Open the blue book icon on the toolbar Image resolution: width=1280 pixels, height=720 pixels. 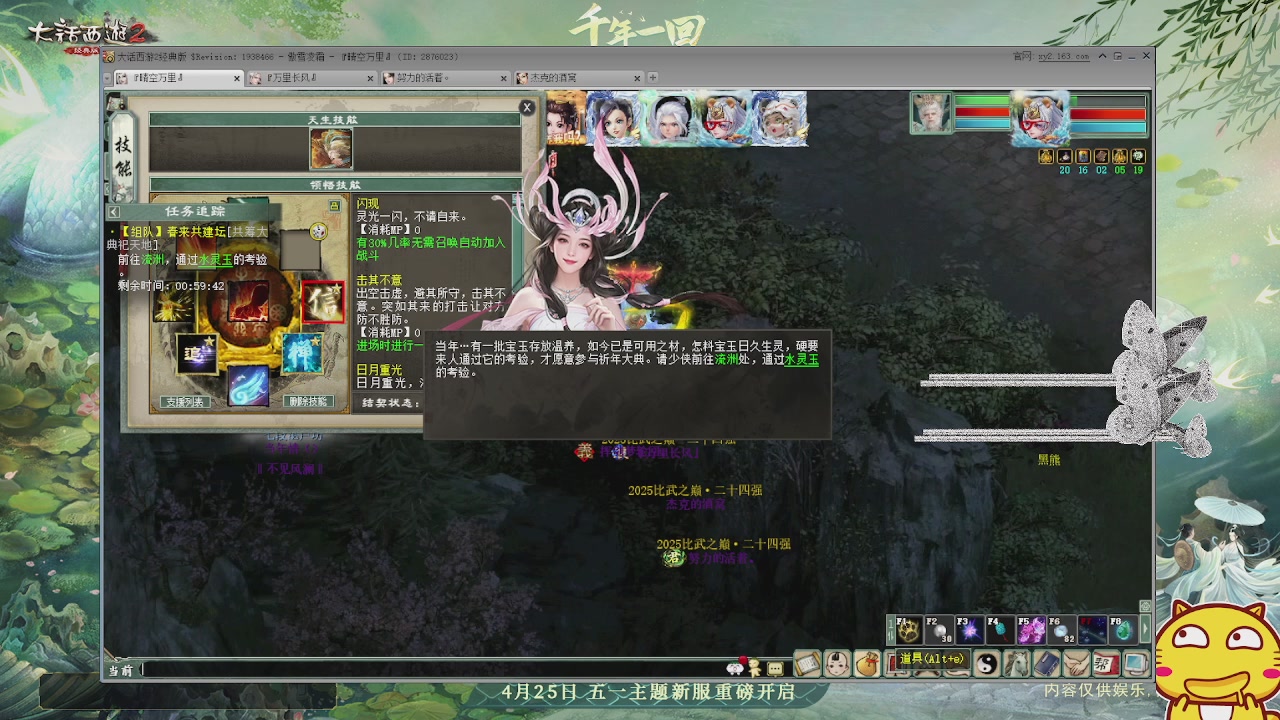pos(1046,665)
